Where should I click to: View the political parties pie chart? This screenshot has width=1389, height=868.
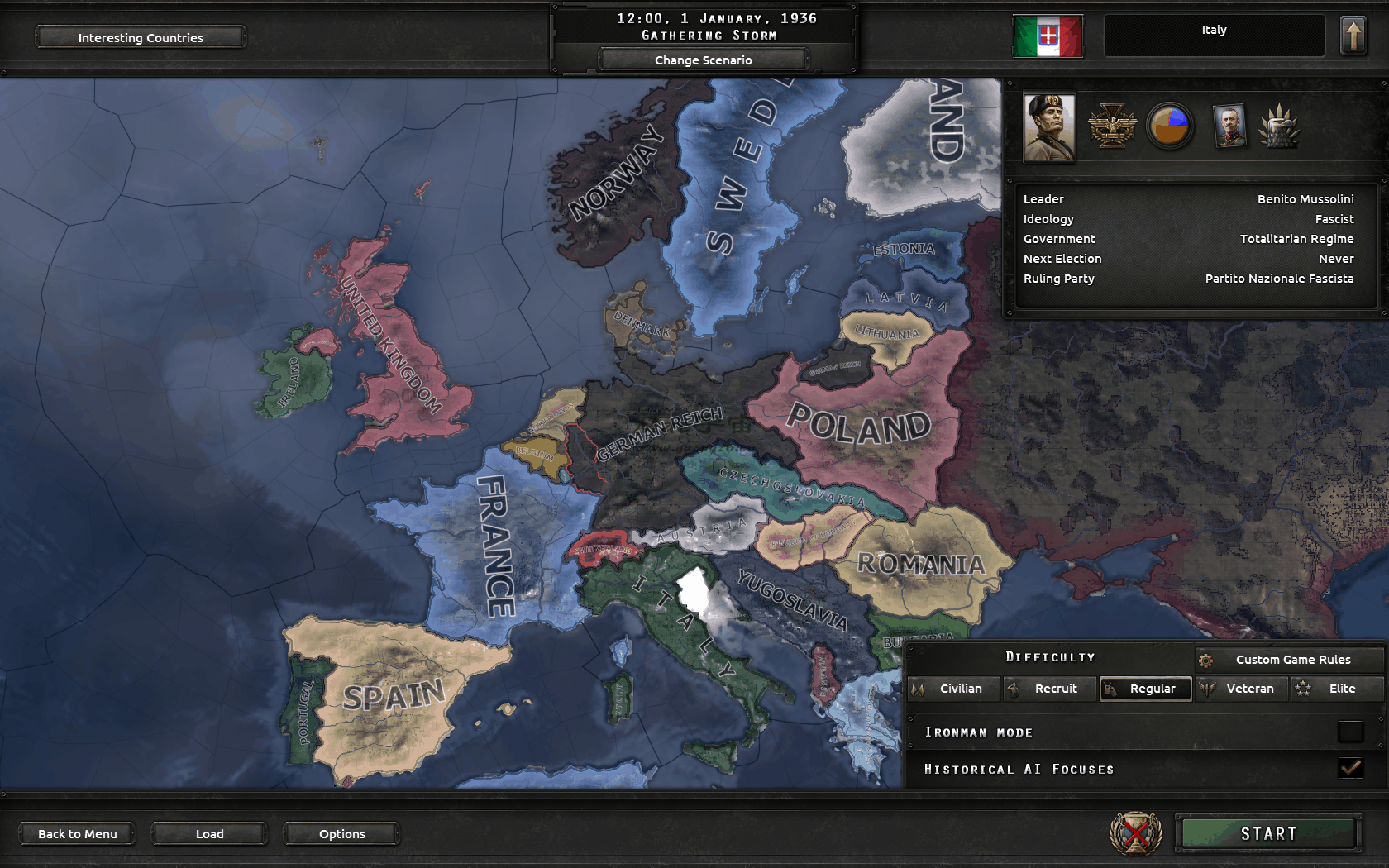click(1171, 125)
